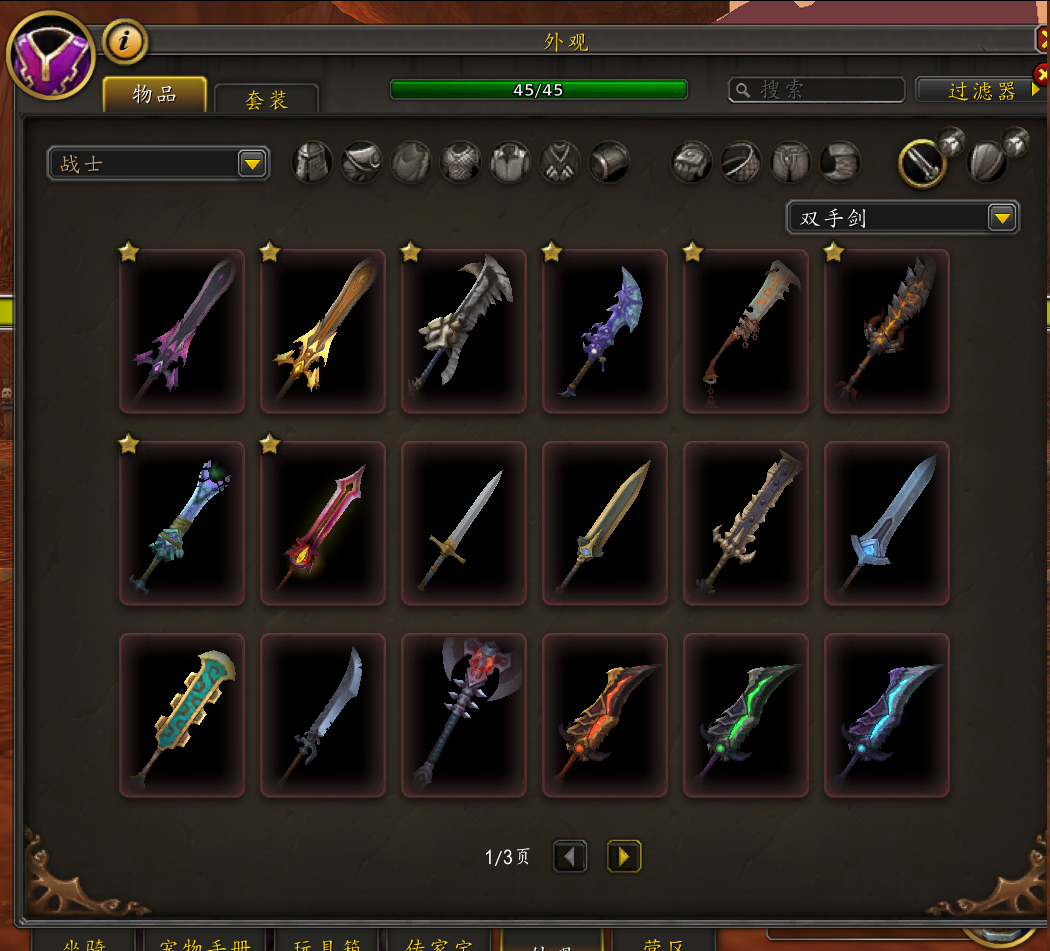Pick the orange glowing dark blade appearance

click(x=604, y=715)
